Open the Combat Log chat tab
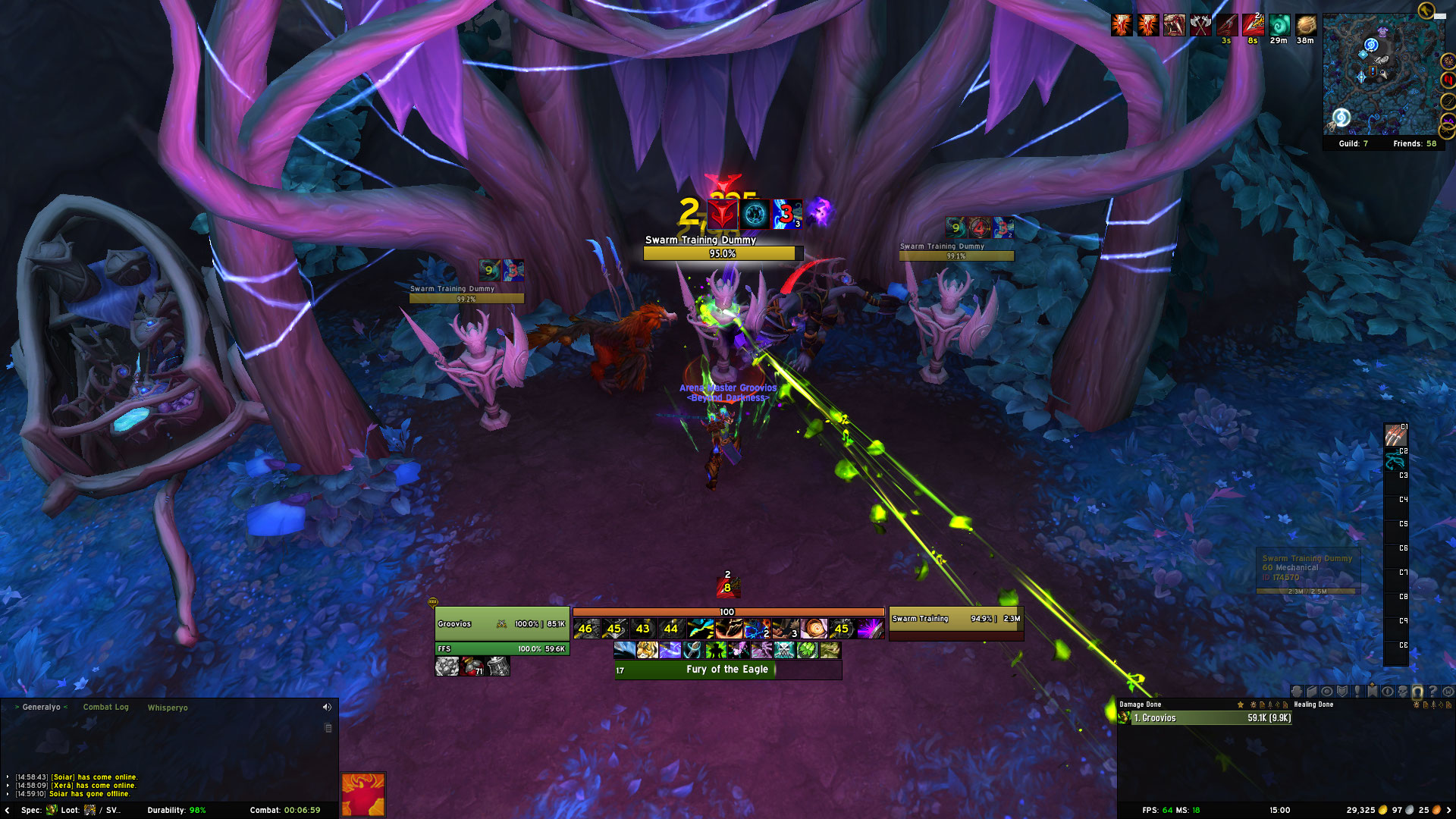This screenshot has width=1456, height=819. pos(105,707)
